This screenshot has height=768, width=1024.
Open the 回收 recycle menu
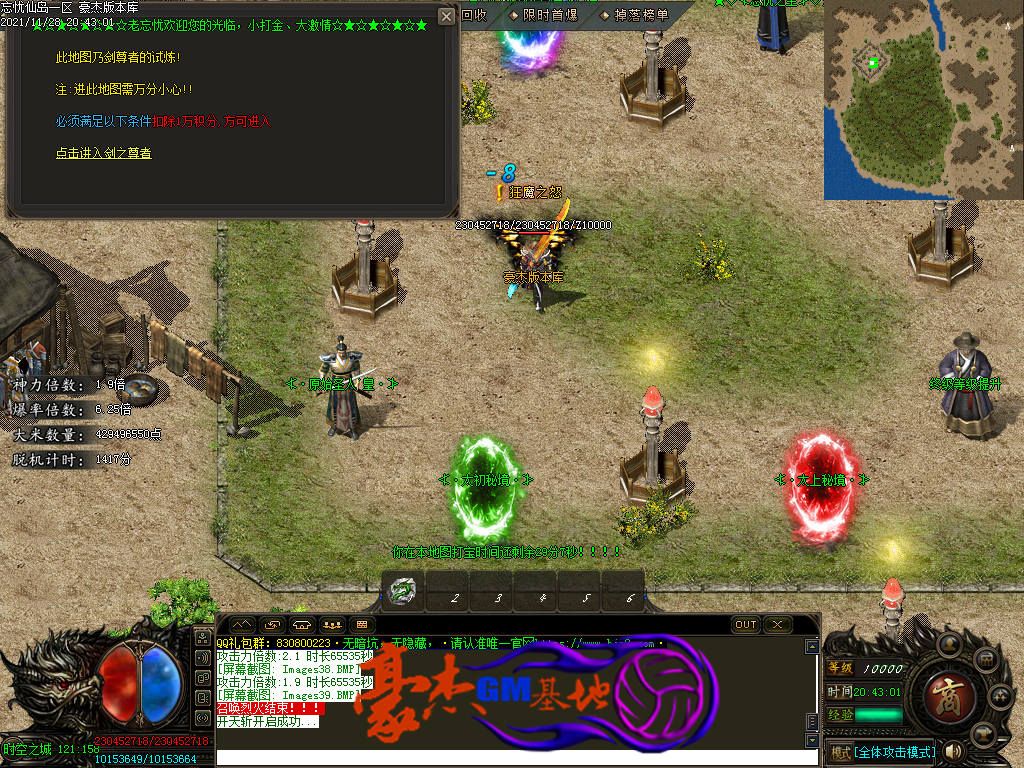click(475, 15)
